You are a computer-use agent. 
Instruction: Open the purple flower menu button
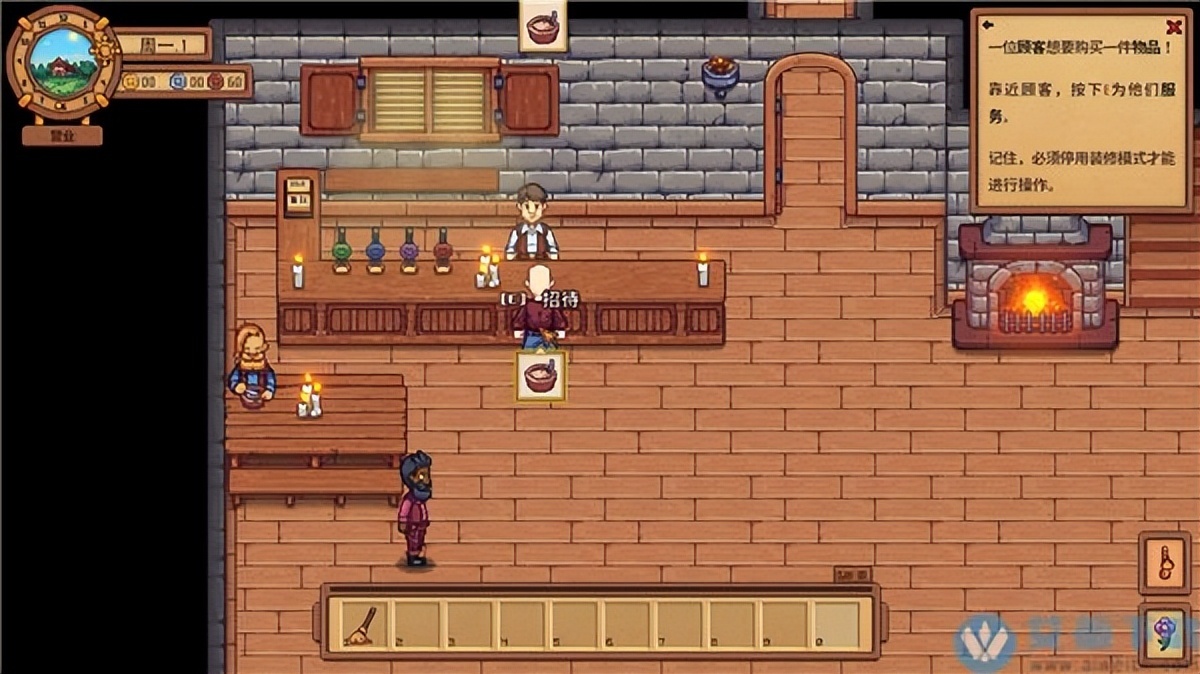point(1164,630)
